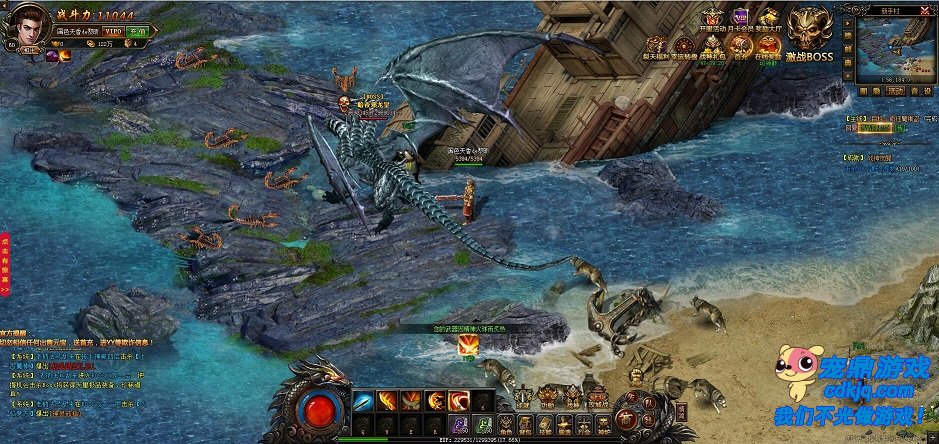Click the green 充值 recharge button
Screen dimensions: 939x444
click(137, 32)
